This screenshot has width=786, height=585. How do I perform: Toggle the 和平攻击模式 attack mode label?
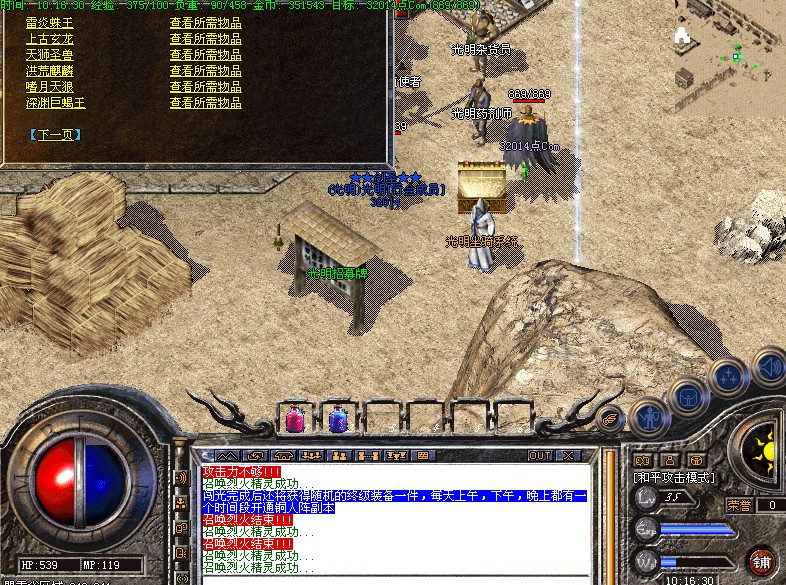pos(674,478)
